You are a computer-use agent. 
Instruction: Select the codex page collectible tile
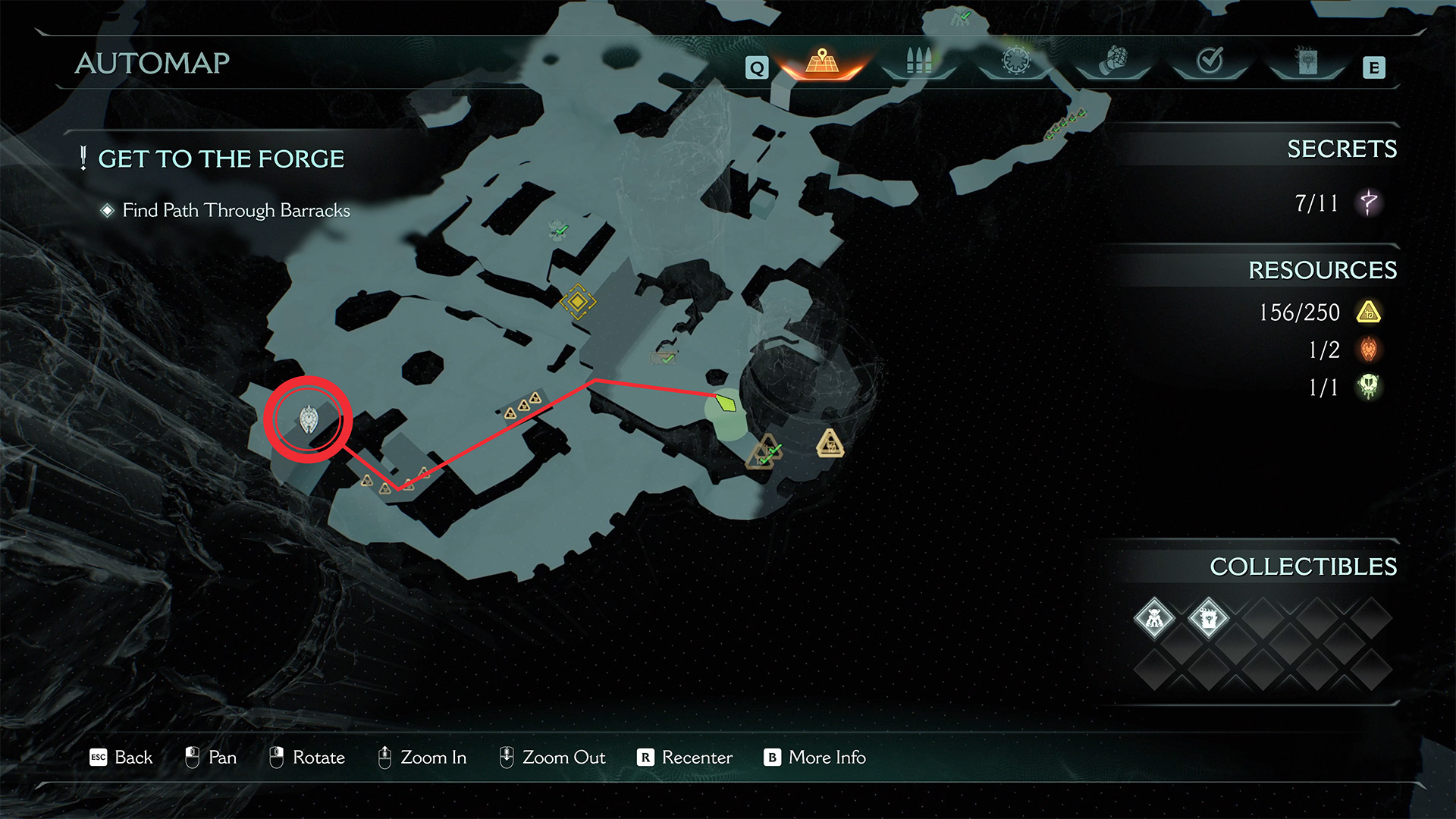(x=1208, y=619)
